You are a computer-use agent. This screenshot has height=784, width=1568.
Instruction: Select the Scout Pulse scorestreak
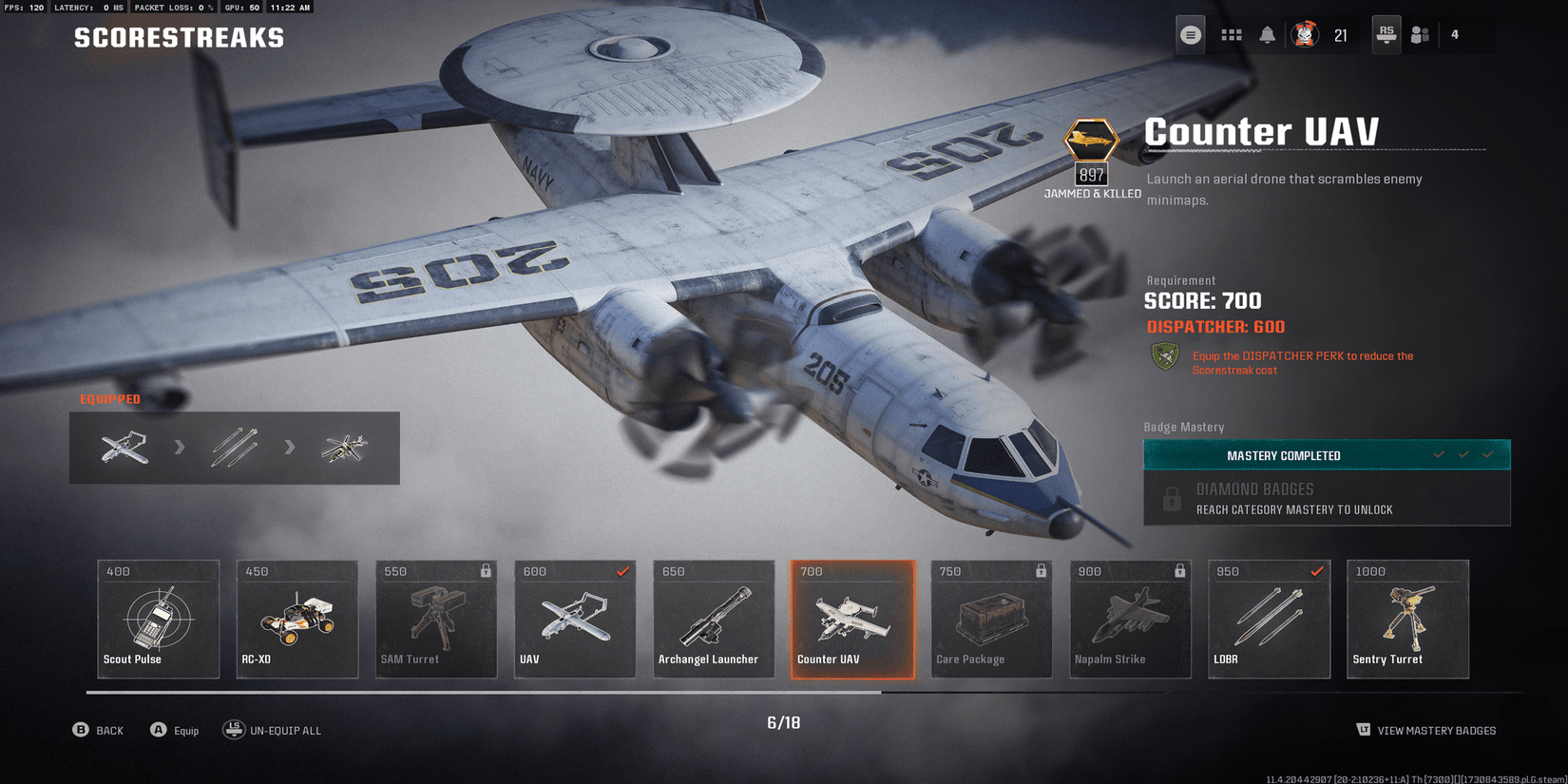pyautogui.click(x=158, y=619)
